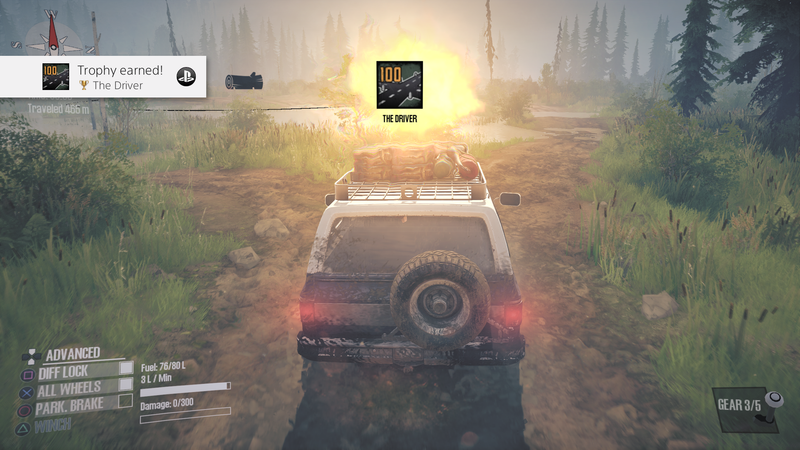Click the log cargo icon
This screenshot has height=450, width=800.
point(242,81)
